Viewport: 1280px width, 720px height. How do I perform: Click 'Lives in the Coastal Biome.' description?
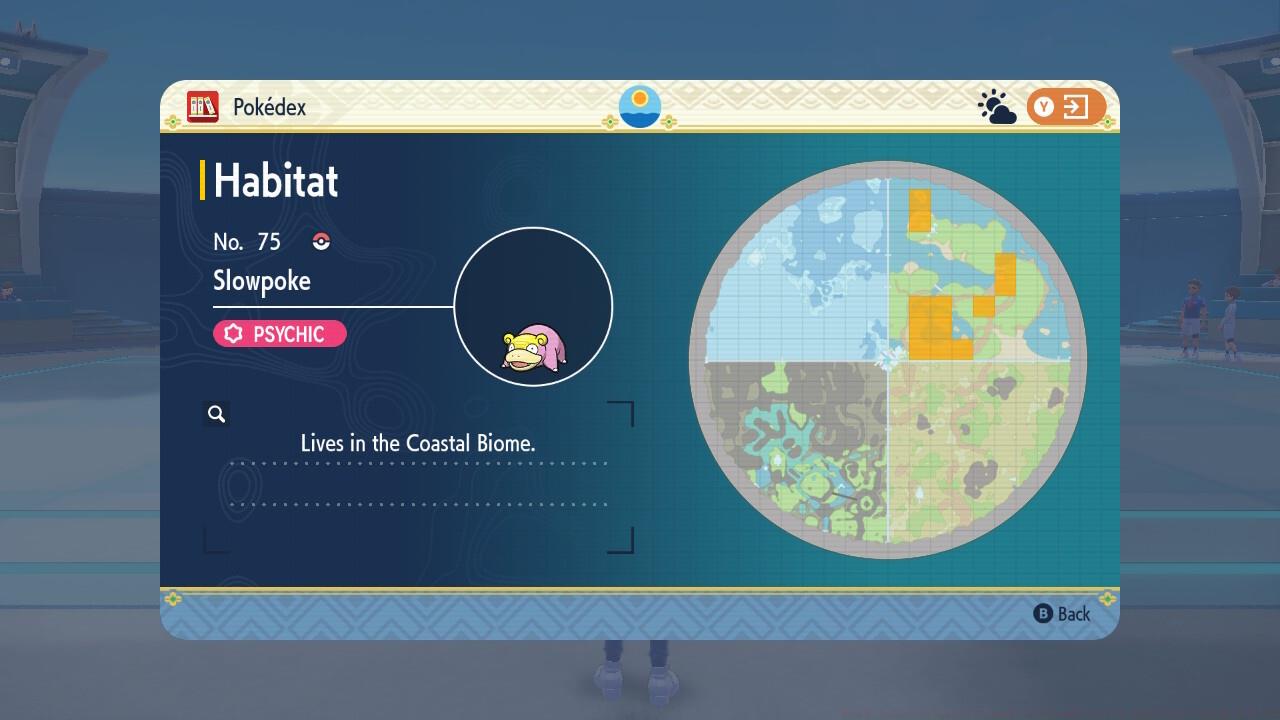coord(418,443)
